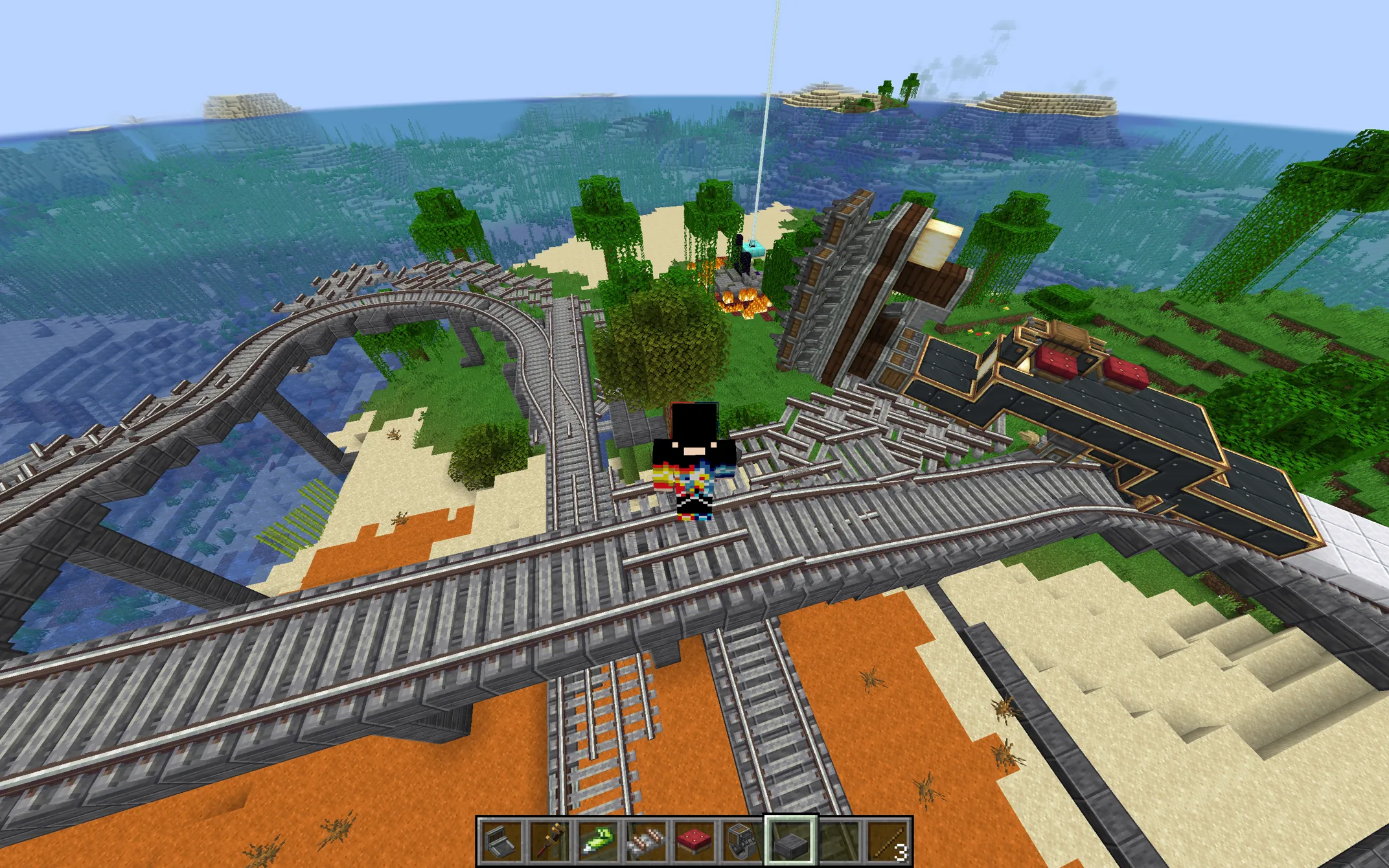Pick the wrench in the hotbar

(x=549, y=841)
